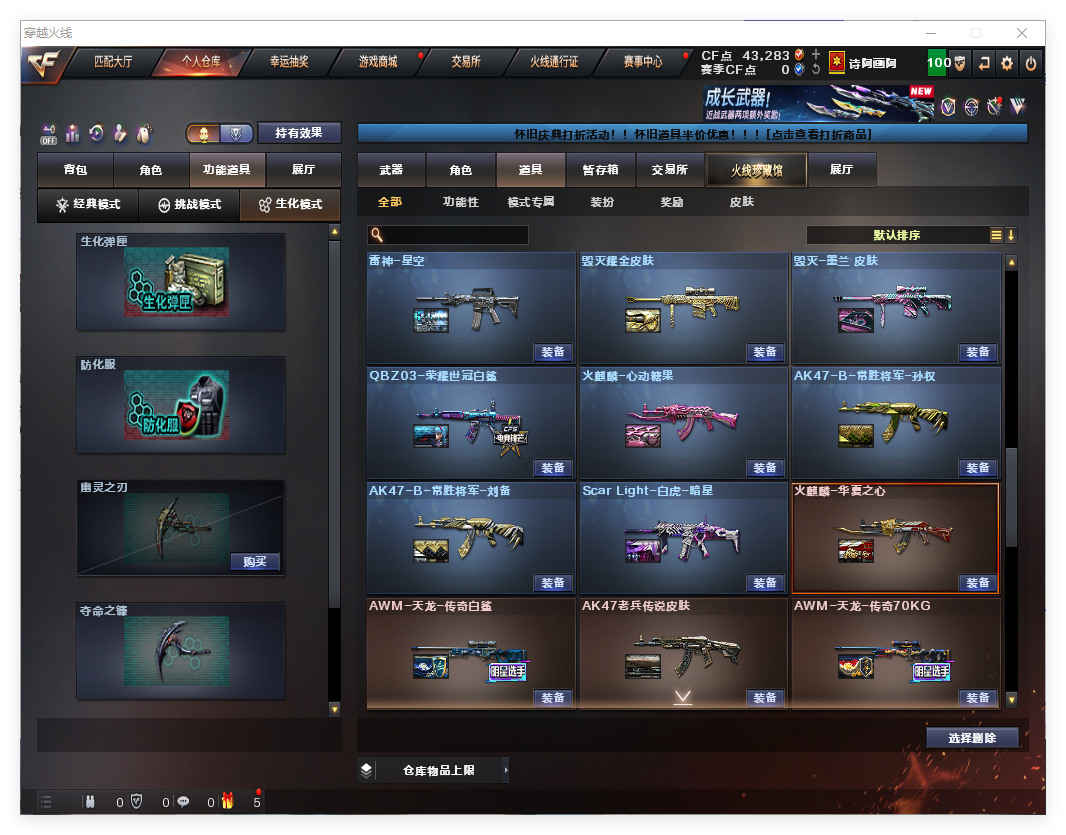This screenshot has height=835, width=1066.
Task: Select the 生化弹匣 item card
Action: point(181,282)
